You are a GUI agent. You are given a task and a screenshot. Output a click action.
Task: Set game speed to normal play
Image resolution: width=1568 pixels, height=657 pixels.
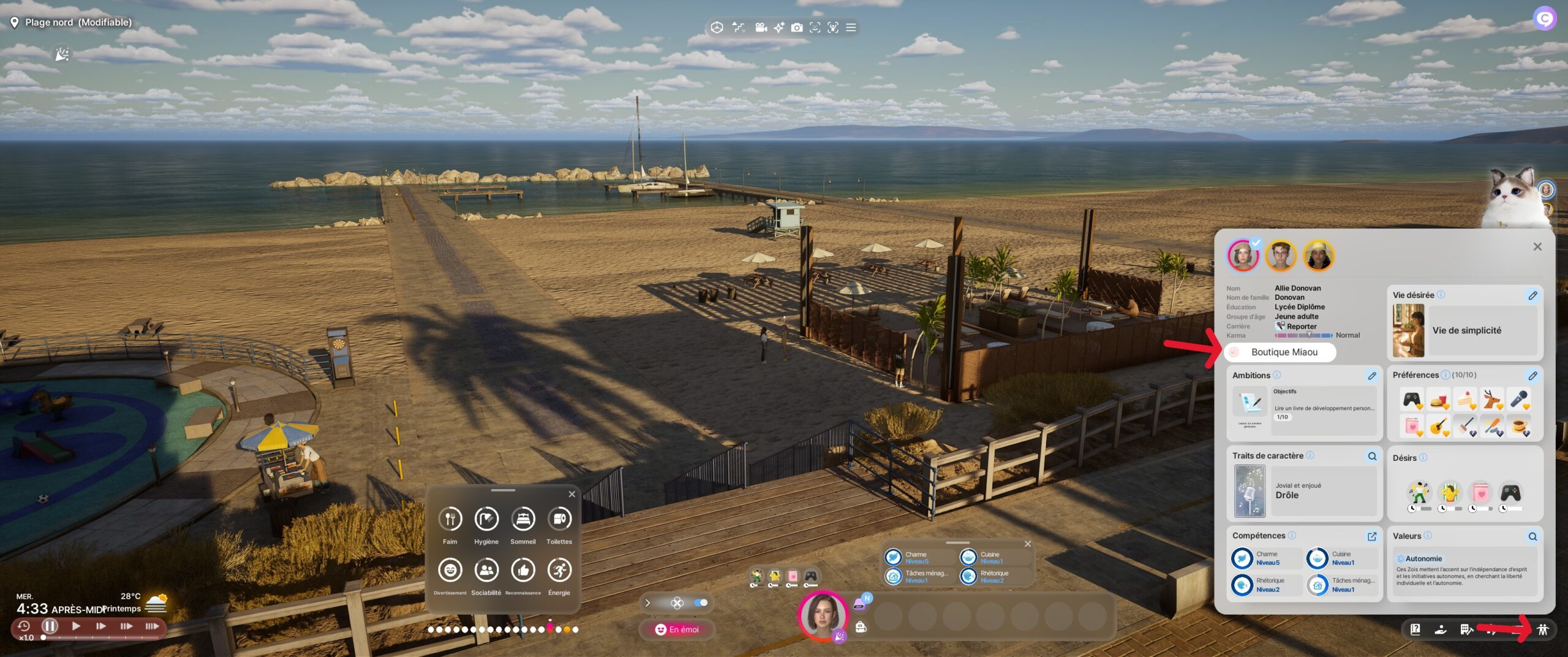(x=76, y=626)
